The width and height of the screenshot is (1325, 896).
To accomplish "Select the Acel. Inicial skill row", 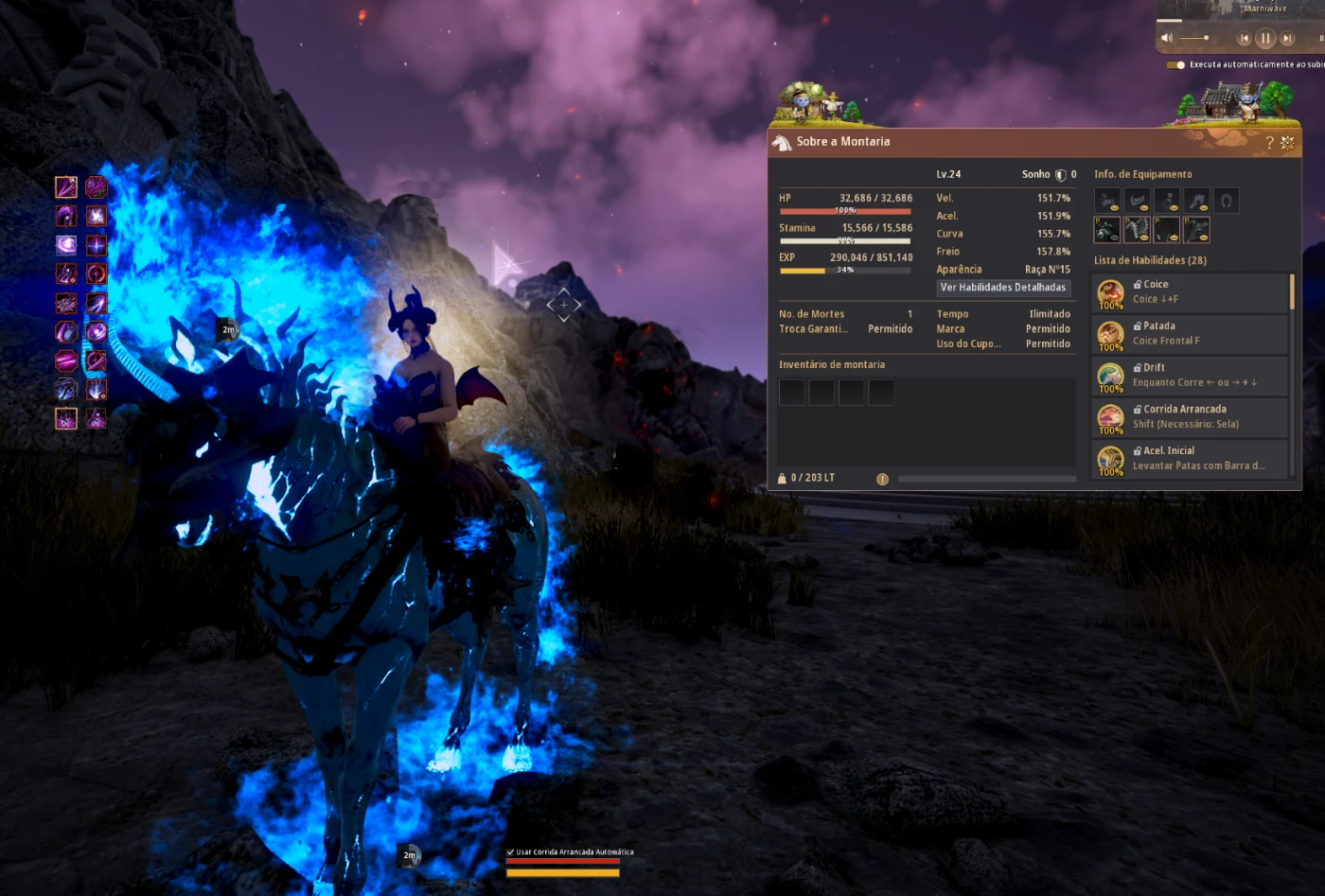I will click(1190, 459).
